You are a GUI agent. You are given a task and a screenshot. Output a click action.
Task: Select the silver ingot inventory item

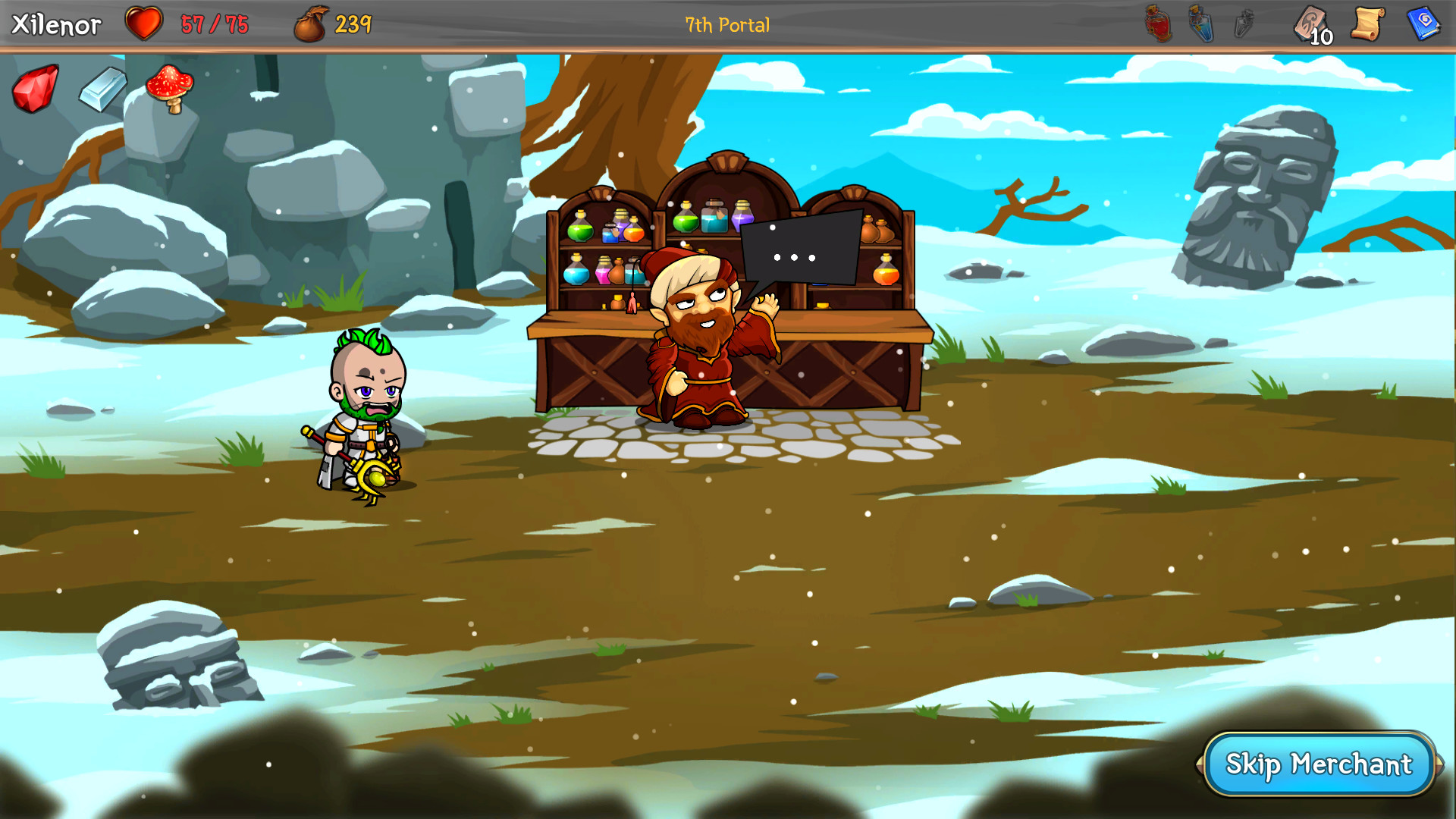103,91
